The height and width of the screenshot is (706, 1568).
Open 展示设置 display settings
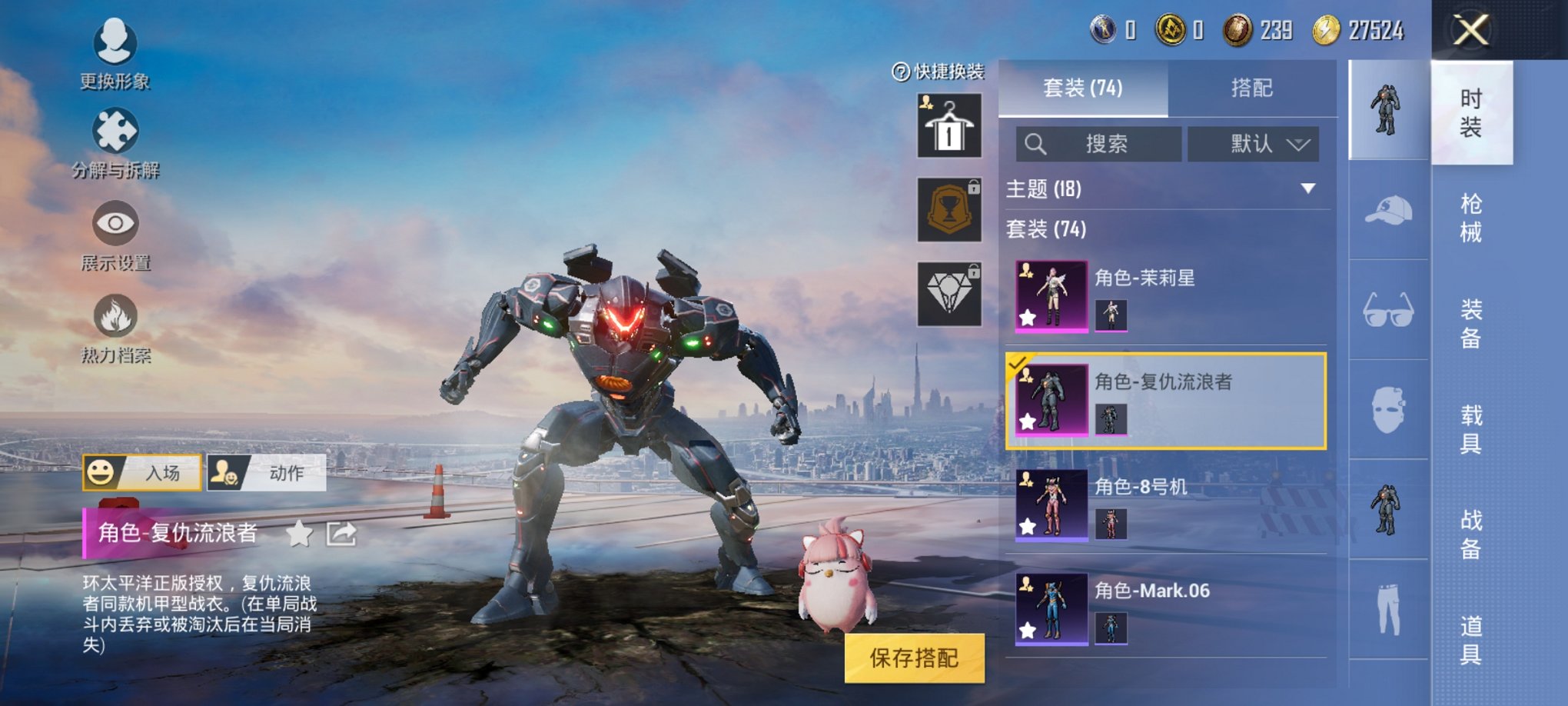[x=115, y=236]
